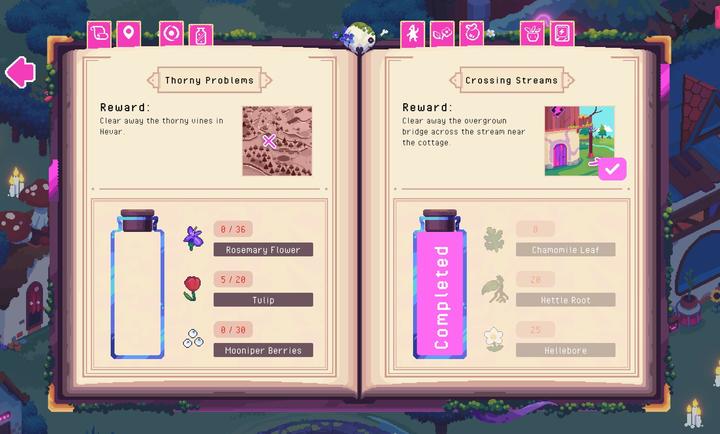Open the leaf and flower tab
This screenshot has height=434, width=720.
[x=442, y=34]
